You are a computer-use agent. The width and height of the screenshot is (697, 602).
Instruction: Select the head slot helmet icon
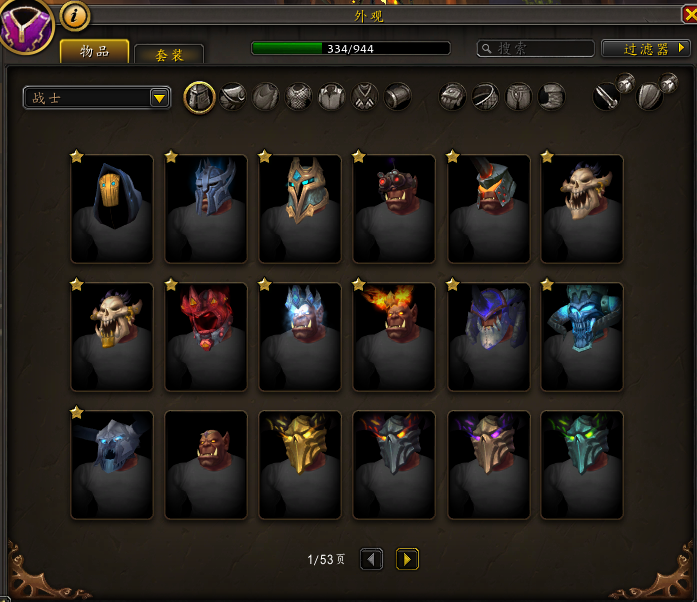pos(200,97)
